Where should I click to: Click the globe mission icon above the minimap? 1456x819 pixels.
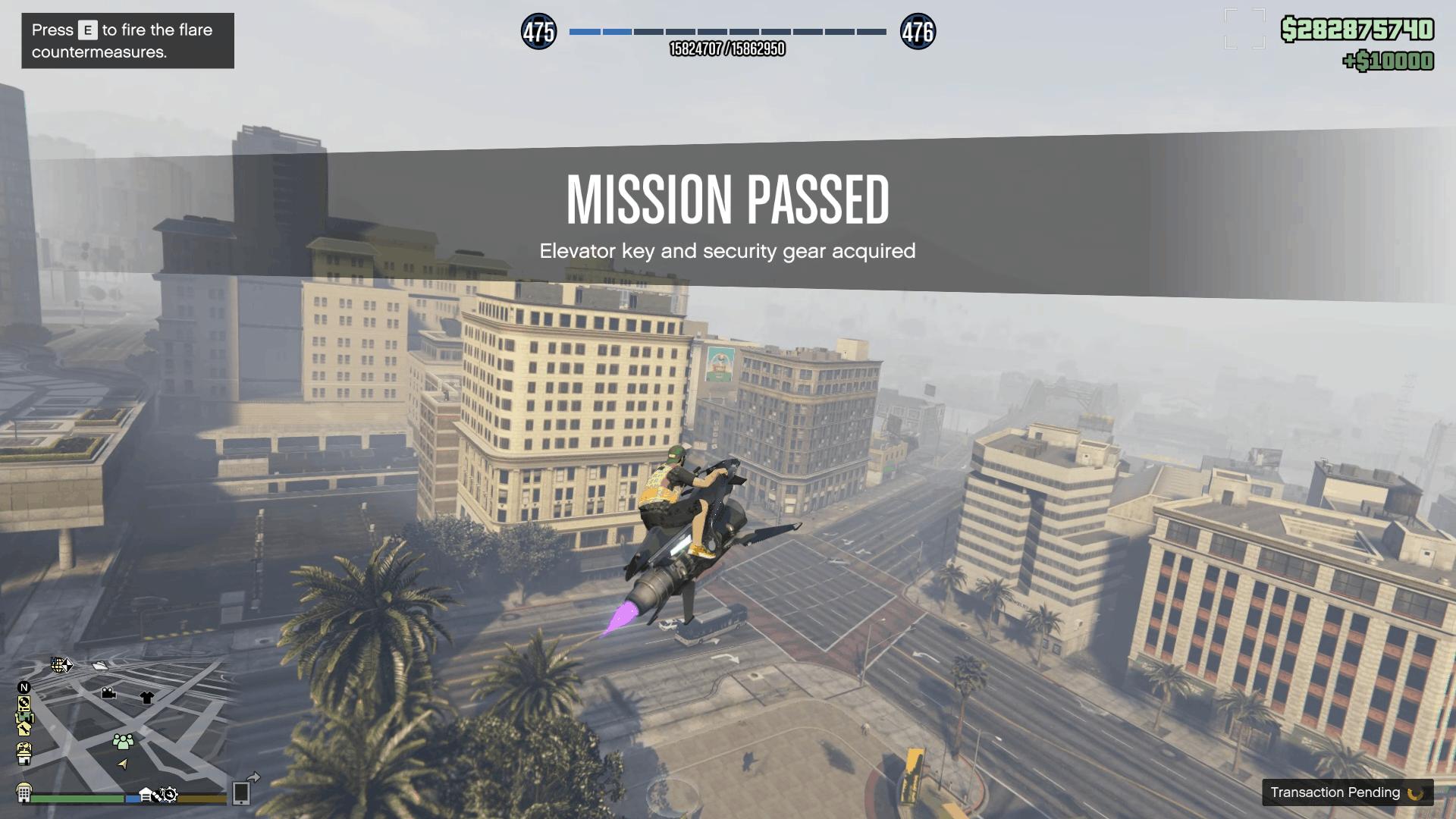pyautogui.click(x=58, y=665)
